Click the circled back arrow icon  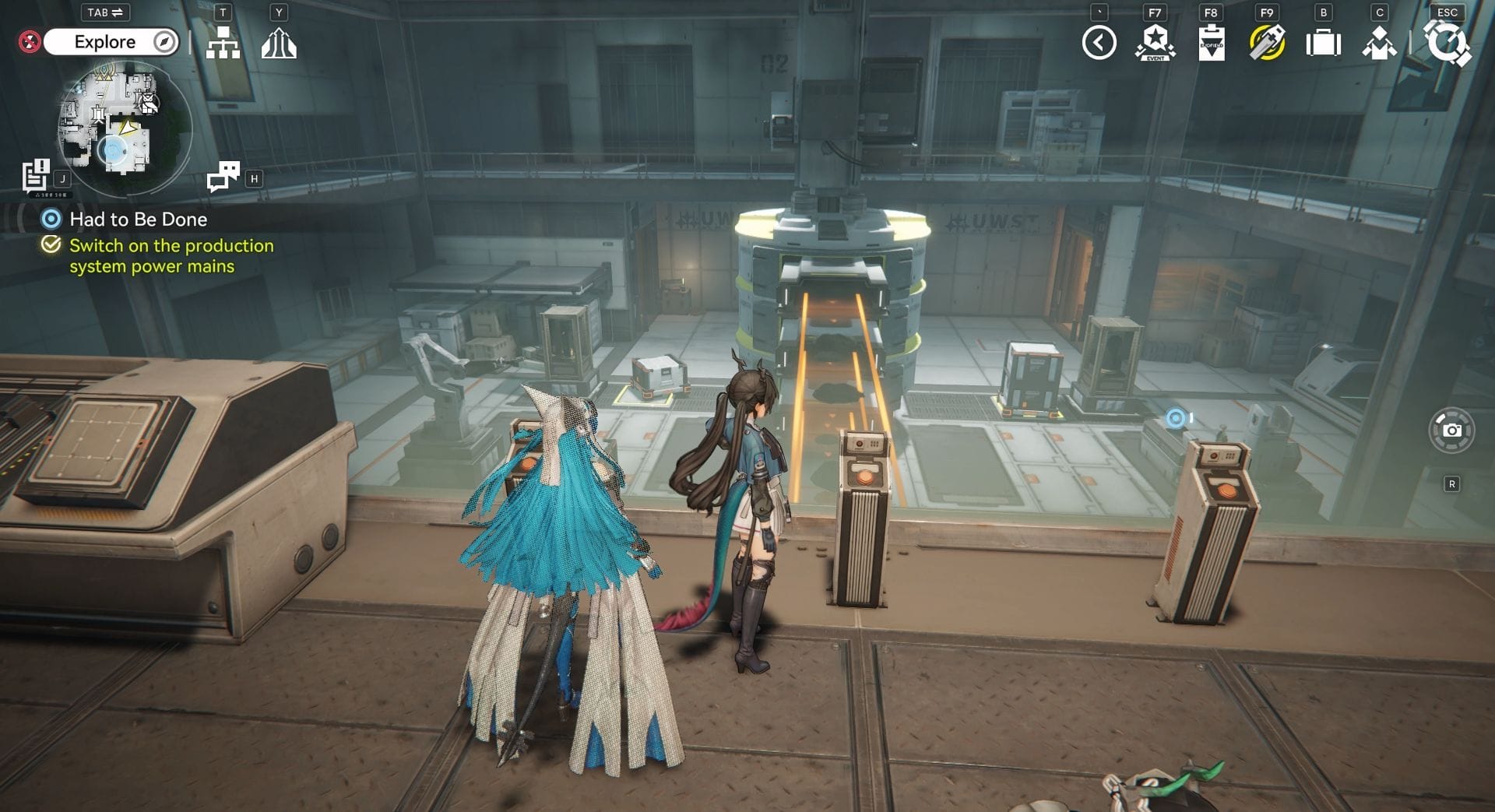(1099, 43)
